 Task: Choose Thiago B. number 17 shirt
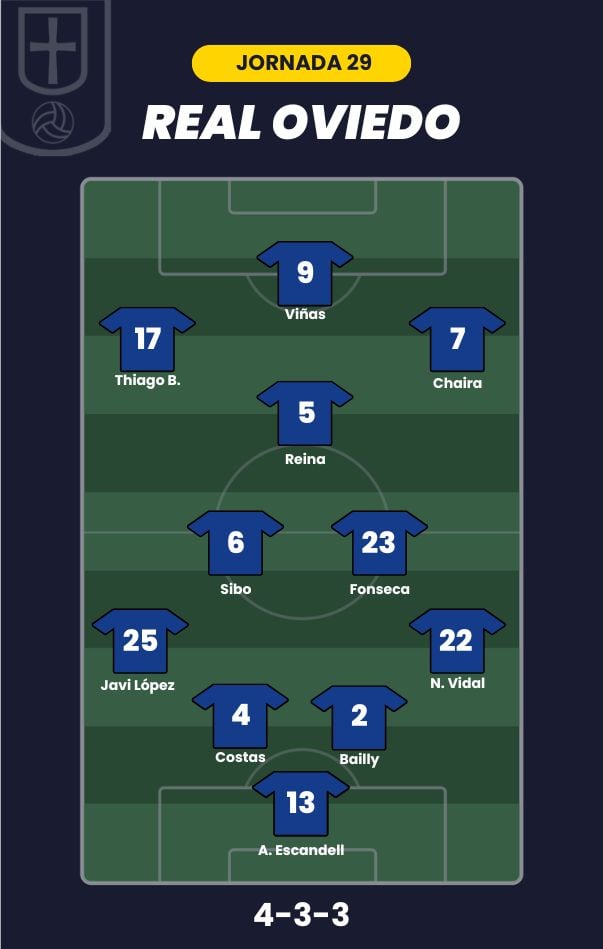click(x=147, y=339)
